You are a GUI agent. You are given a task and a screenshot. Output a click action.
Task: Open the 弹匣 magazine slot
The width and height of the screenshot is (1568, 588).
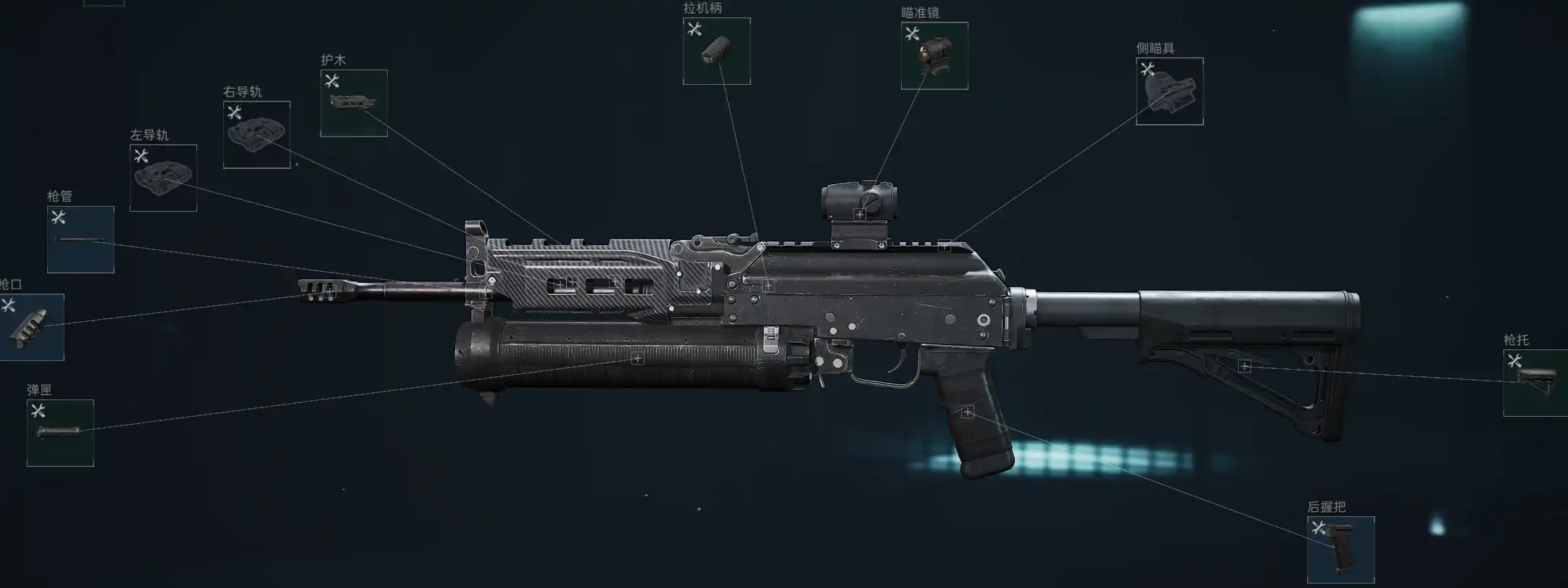pyautogui.click(x=60, y=433)
